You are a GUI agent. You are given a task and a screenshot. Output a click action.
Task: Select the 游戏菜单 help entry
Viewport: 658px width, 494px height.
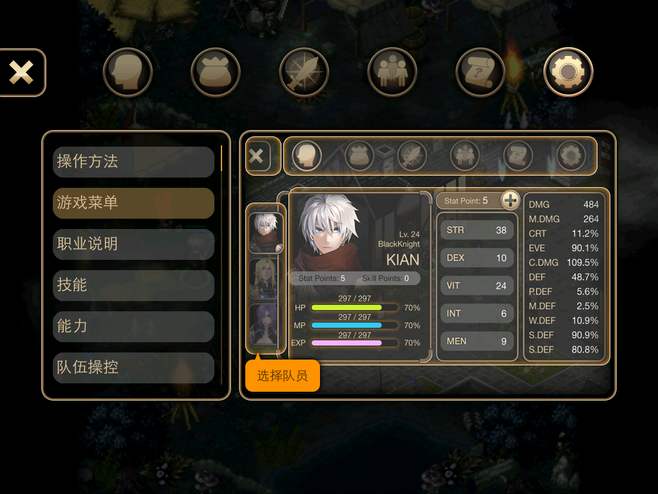(133, 202)
